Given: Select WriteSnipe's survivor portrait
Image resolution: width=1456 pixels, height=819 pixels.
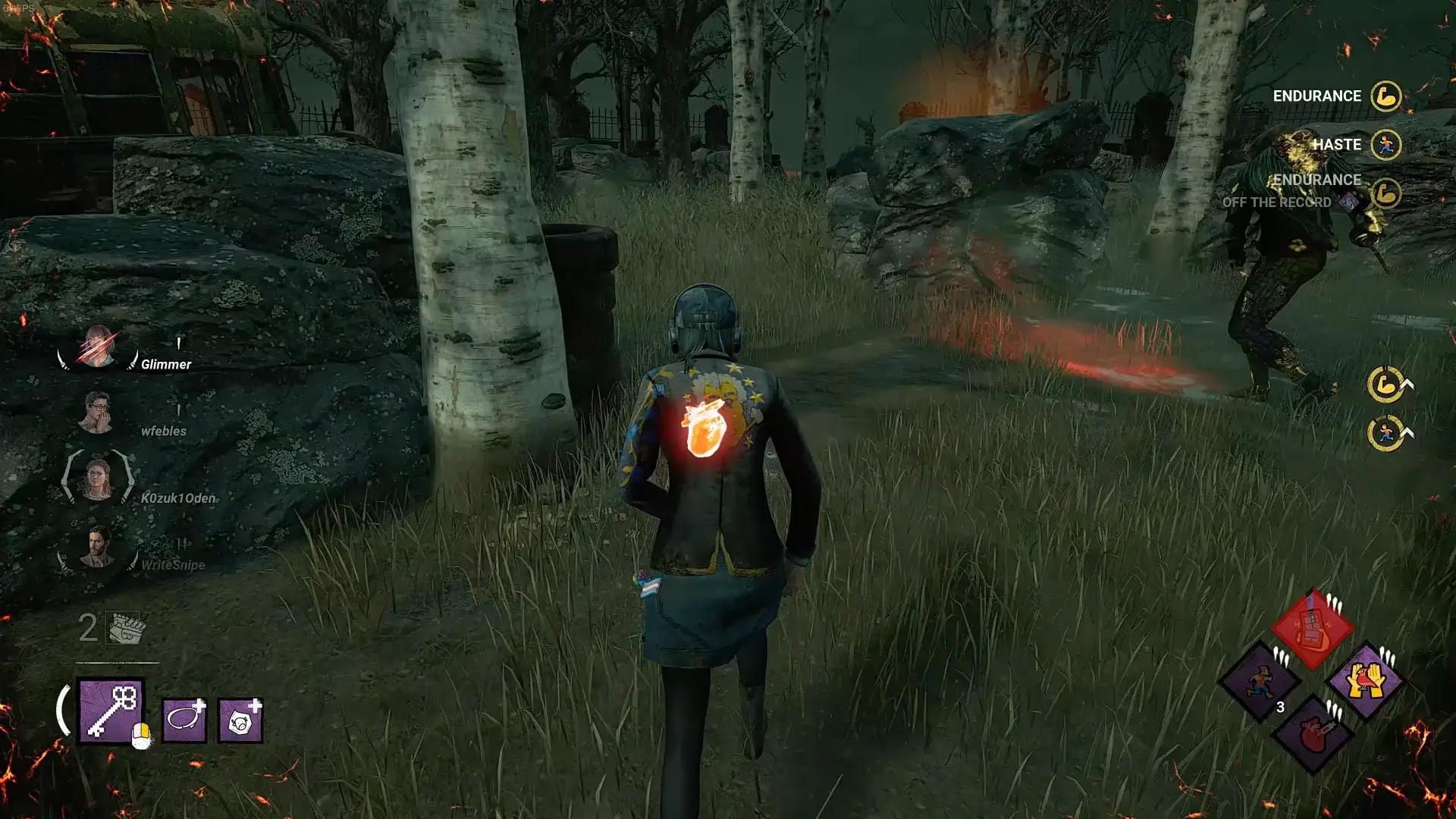Looking at the screenshot, I should click(x=97, y=548).
